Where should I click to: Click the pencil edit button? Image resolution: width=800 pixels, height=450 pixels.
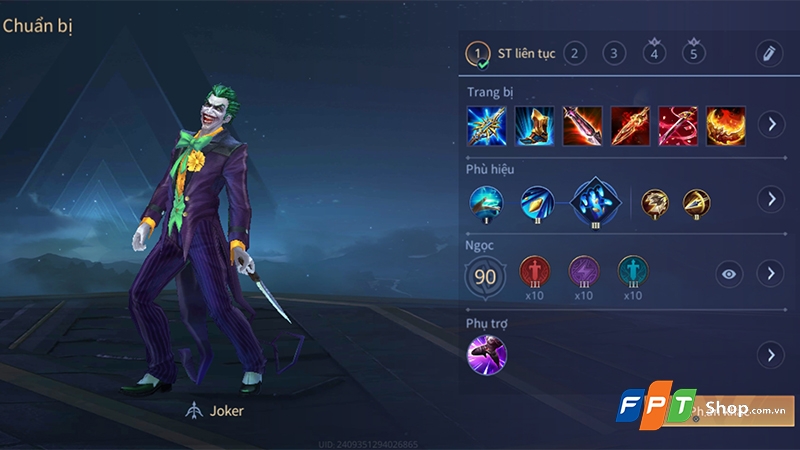point(768,53)
